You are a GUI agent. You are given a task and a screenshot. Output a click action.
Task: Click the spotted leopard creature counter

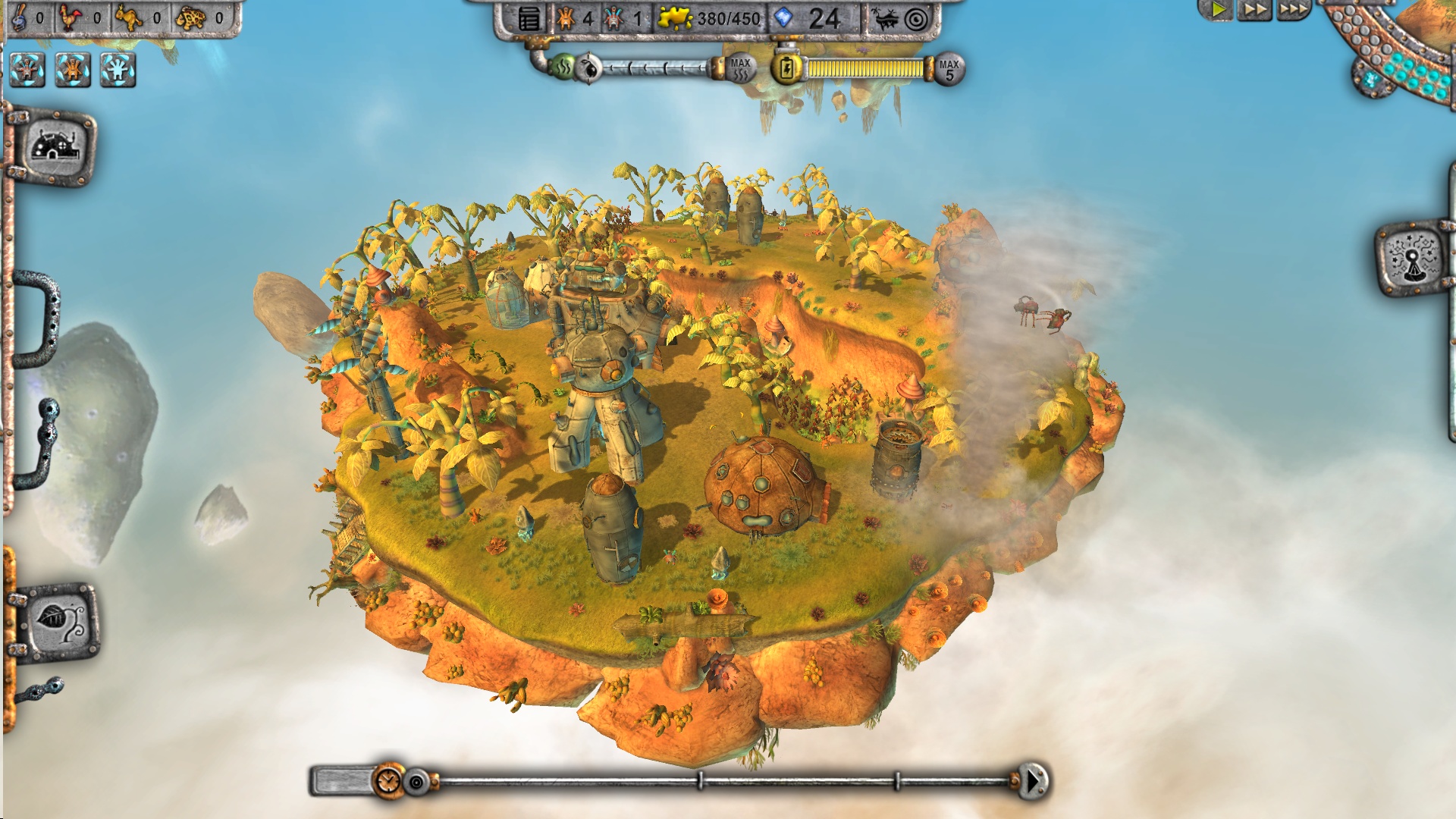pyautogui.click(x=191, y=17)
